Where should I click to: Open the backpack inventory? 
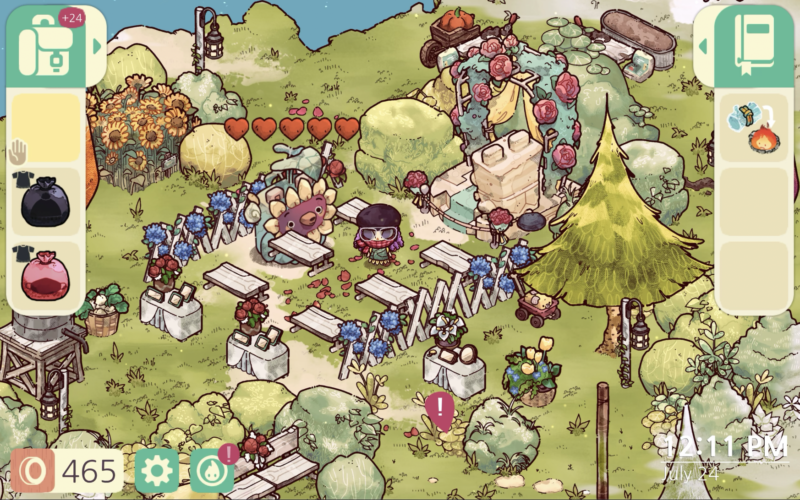point(48,45)
